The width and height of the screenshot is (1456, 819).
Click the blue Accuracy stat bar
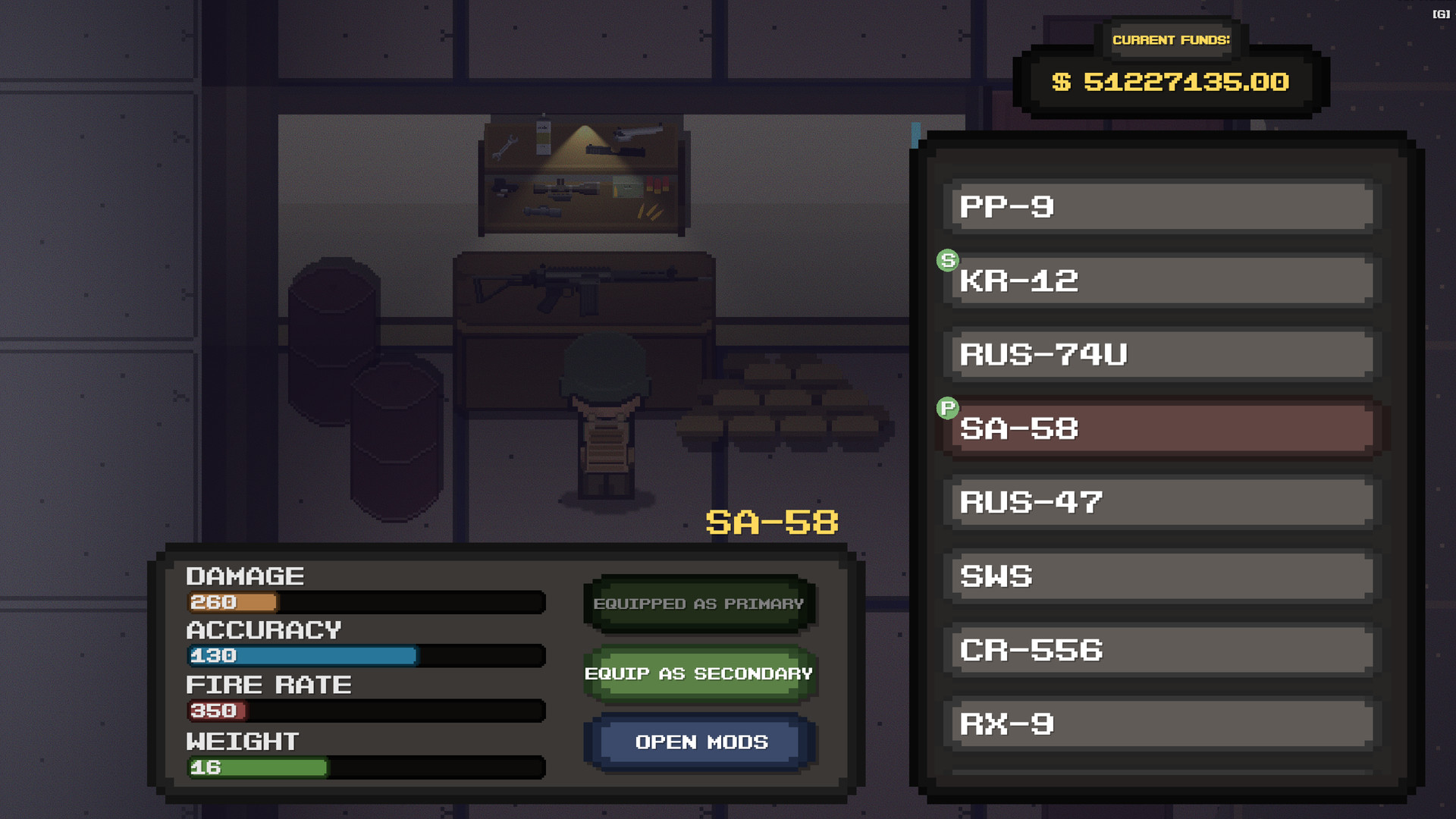302,656
